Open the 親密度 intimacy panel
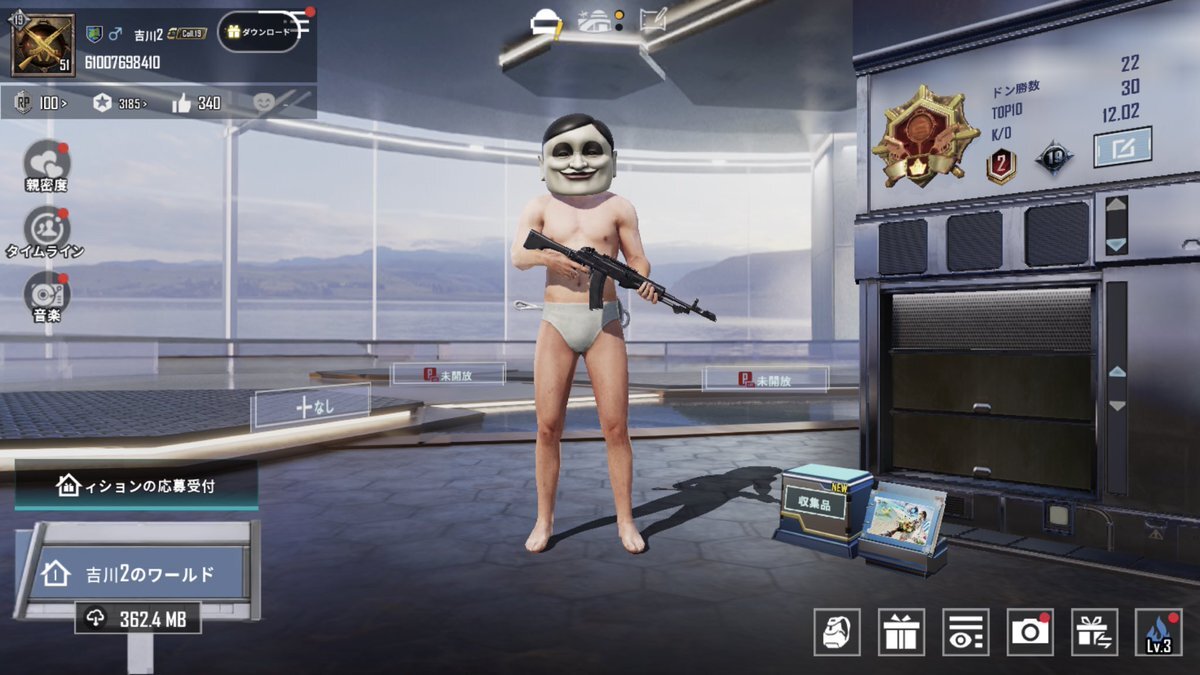The width and height of the screenshot is (1200, 675). (x=48, y=166)
